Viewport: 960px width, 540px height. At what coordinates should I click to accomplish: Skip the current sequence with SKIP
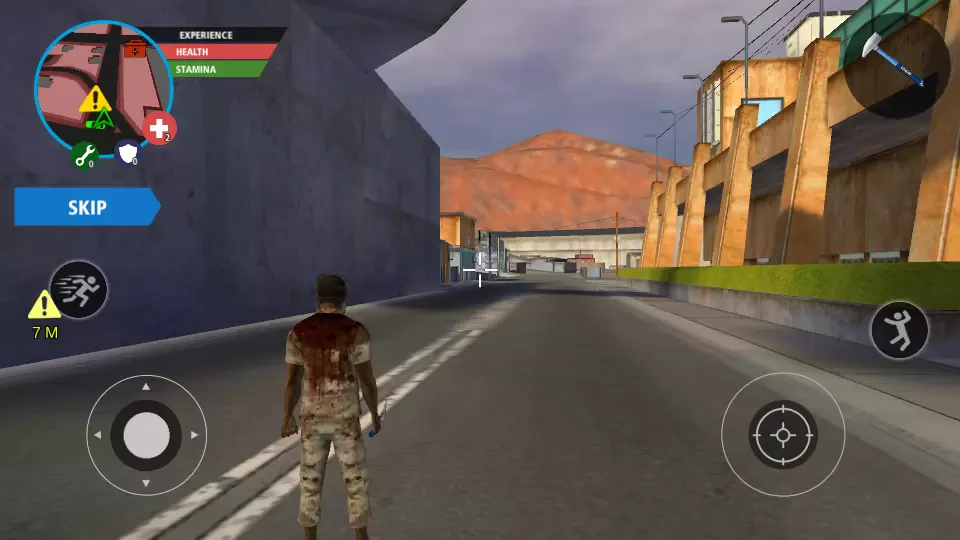tap(86, 207)
